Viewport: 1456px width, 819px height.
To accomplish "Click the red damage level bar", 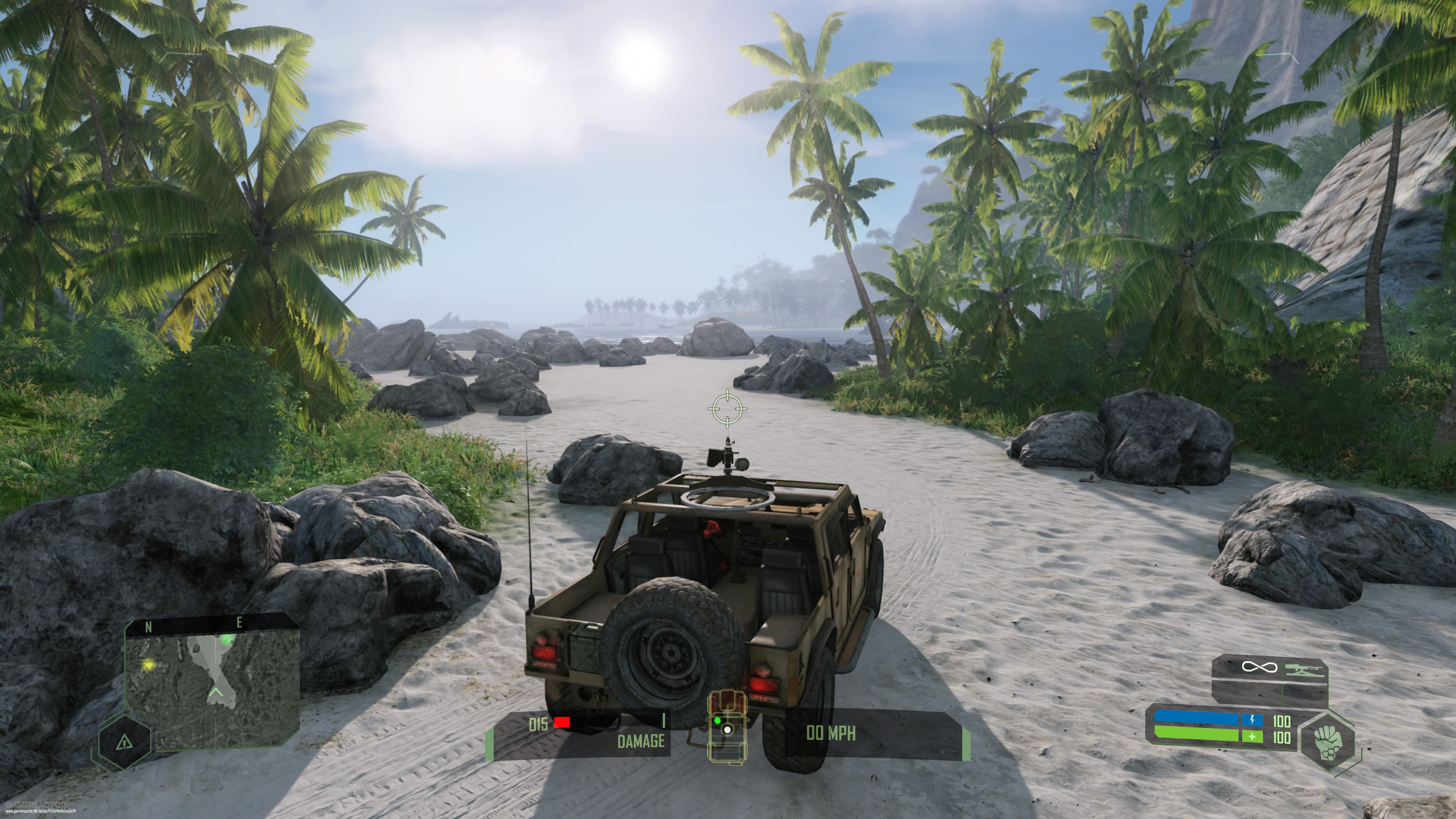I will [x=562, y=723].
